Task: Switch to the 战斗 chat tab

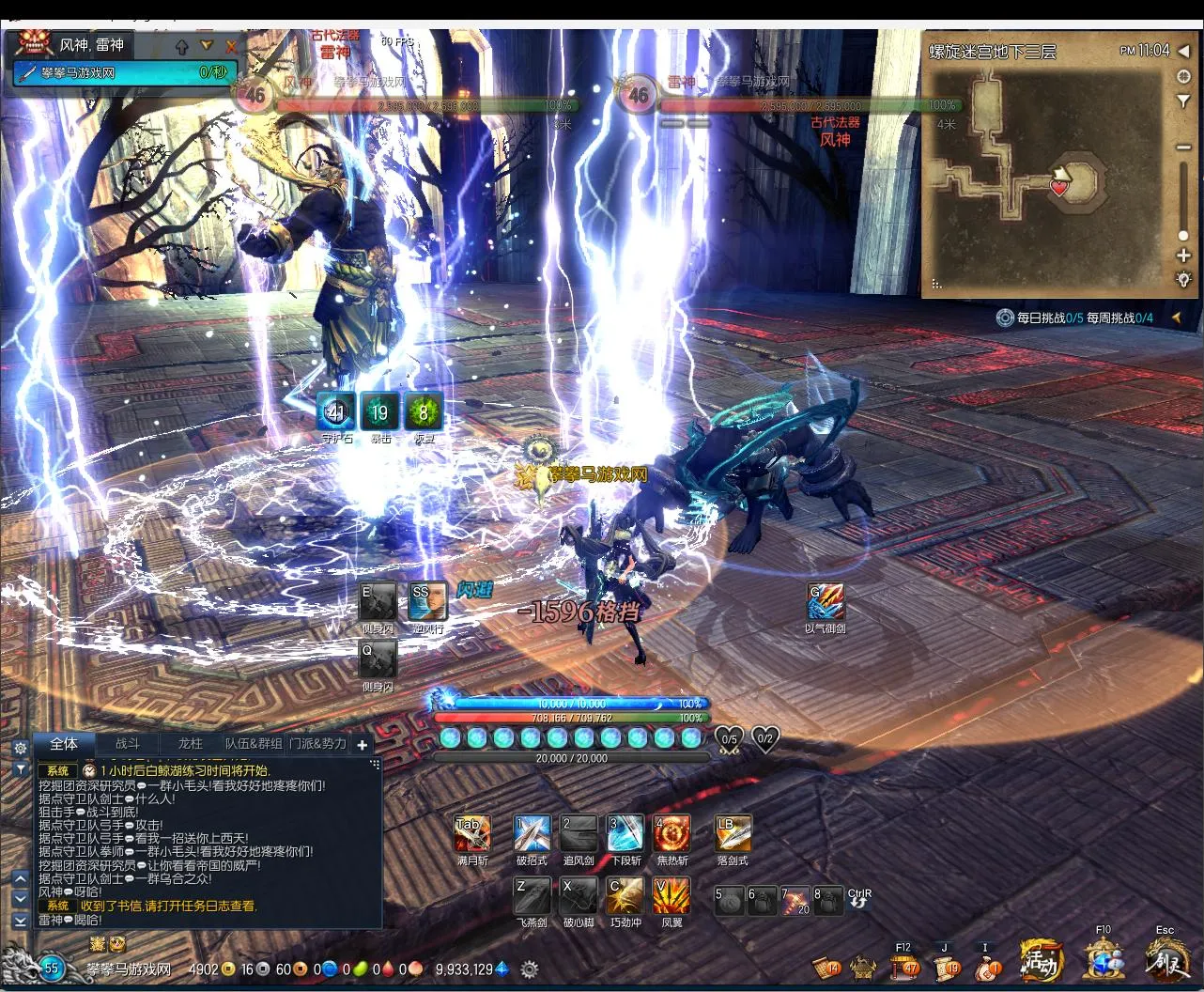Action: (127, 744)
